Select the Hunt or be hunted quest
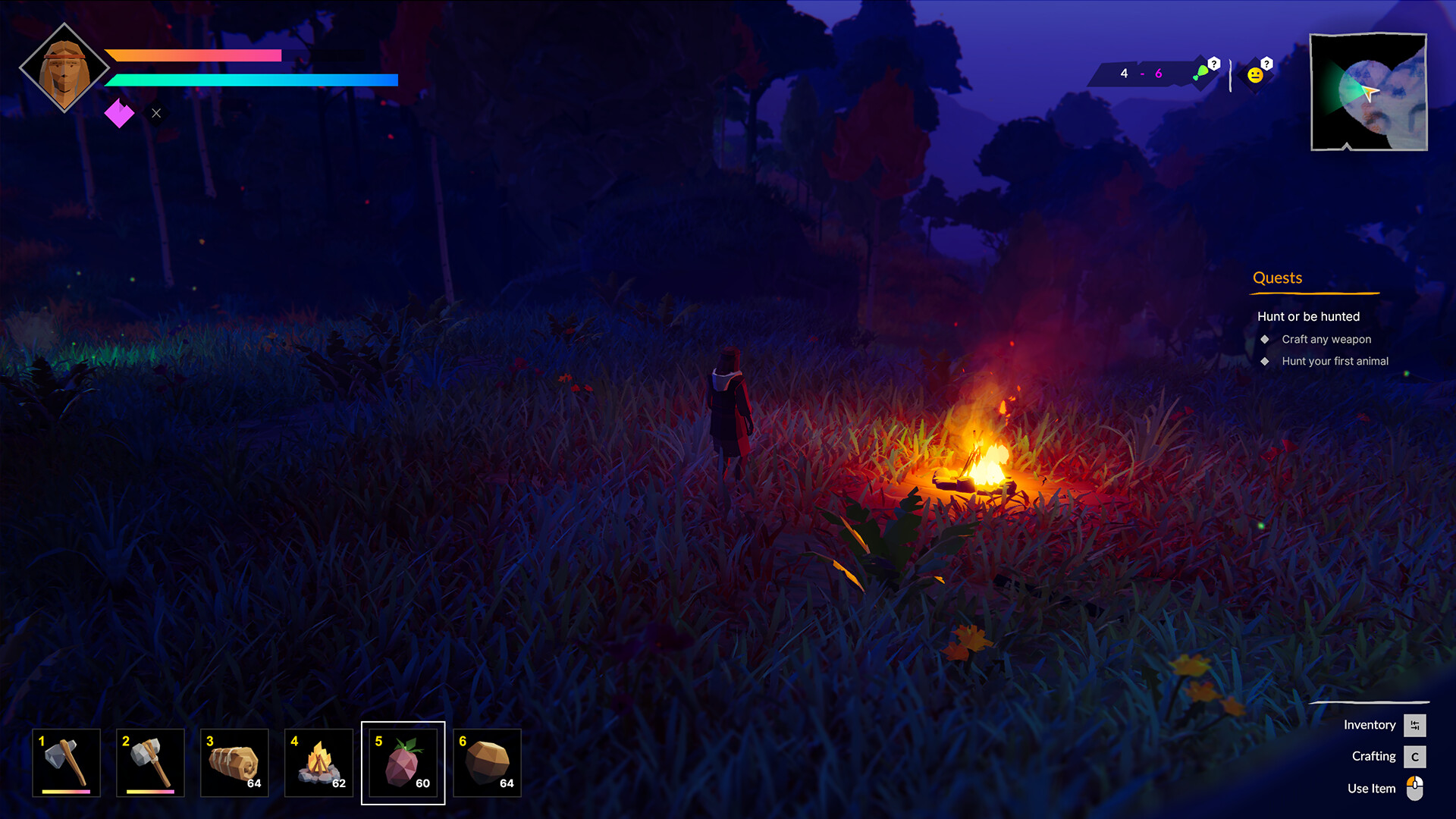The height and width of the screenshot is (819, 1456). pos(1308,316)
